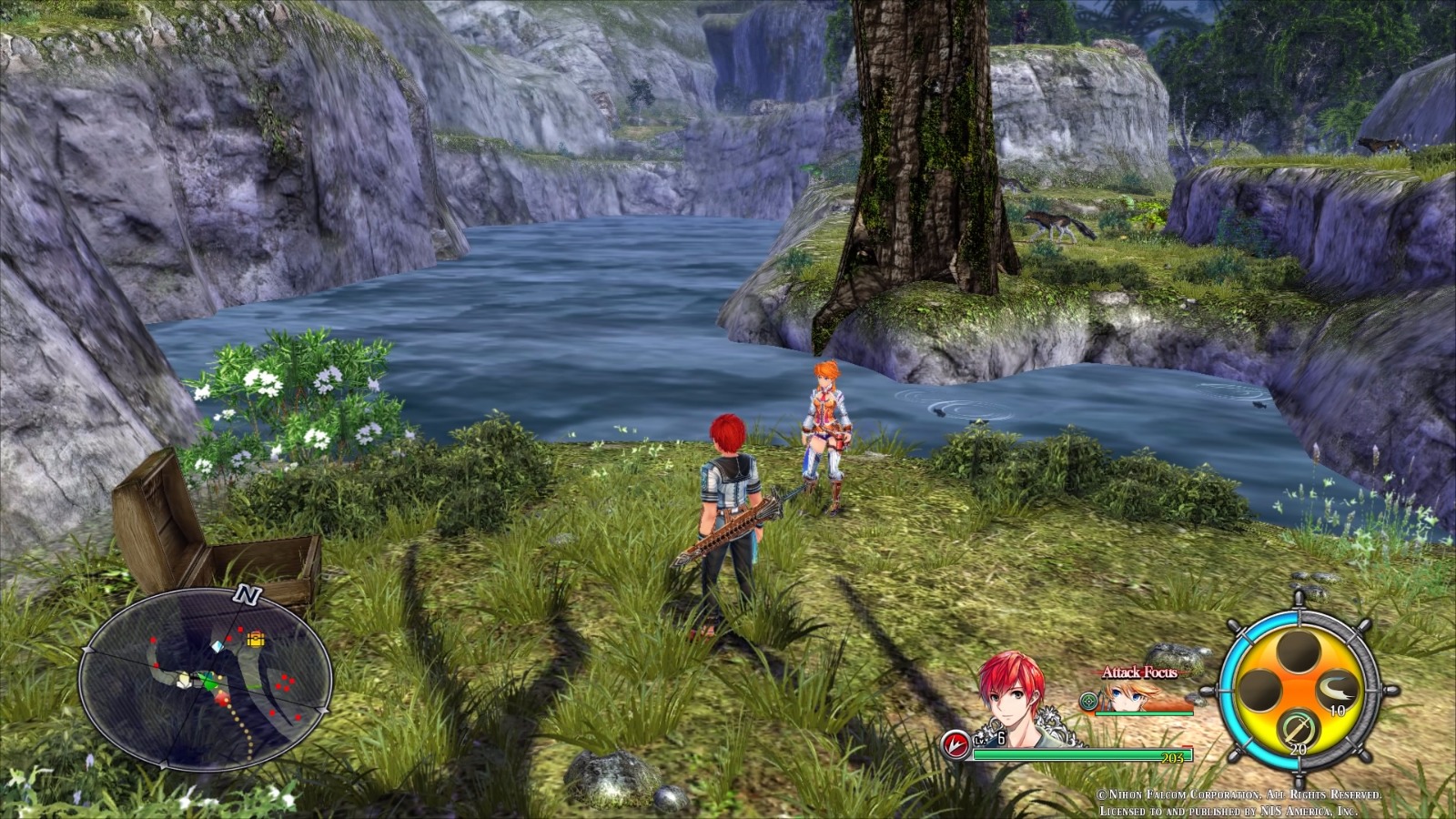The width and height of the screenshot is (1456, 819).
Task: Click the white diamond marker on the minimap
Action: [217, 647]
